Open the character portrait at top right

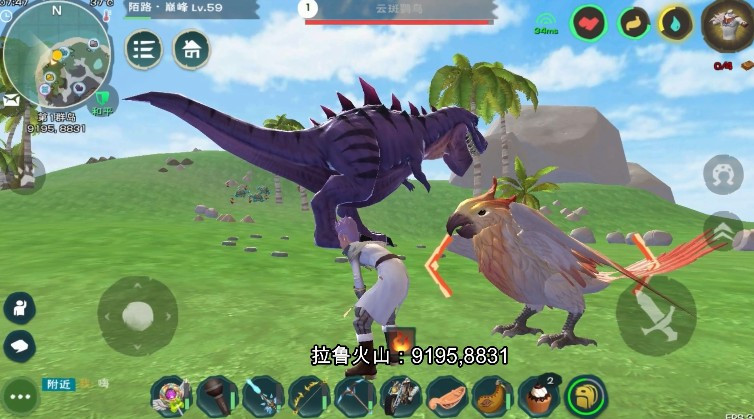coord(725,27)
